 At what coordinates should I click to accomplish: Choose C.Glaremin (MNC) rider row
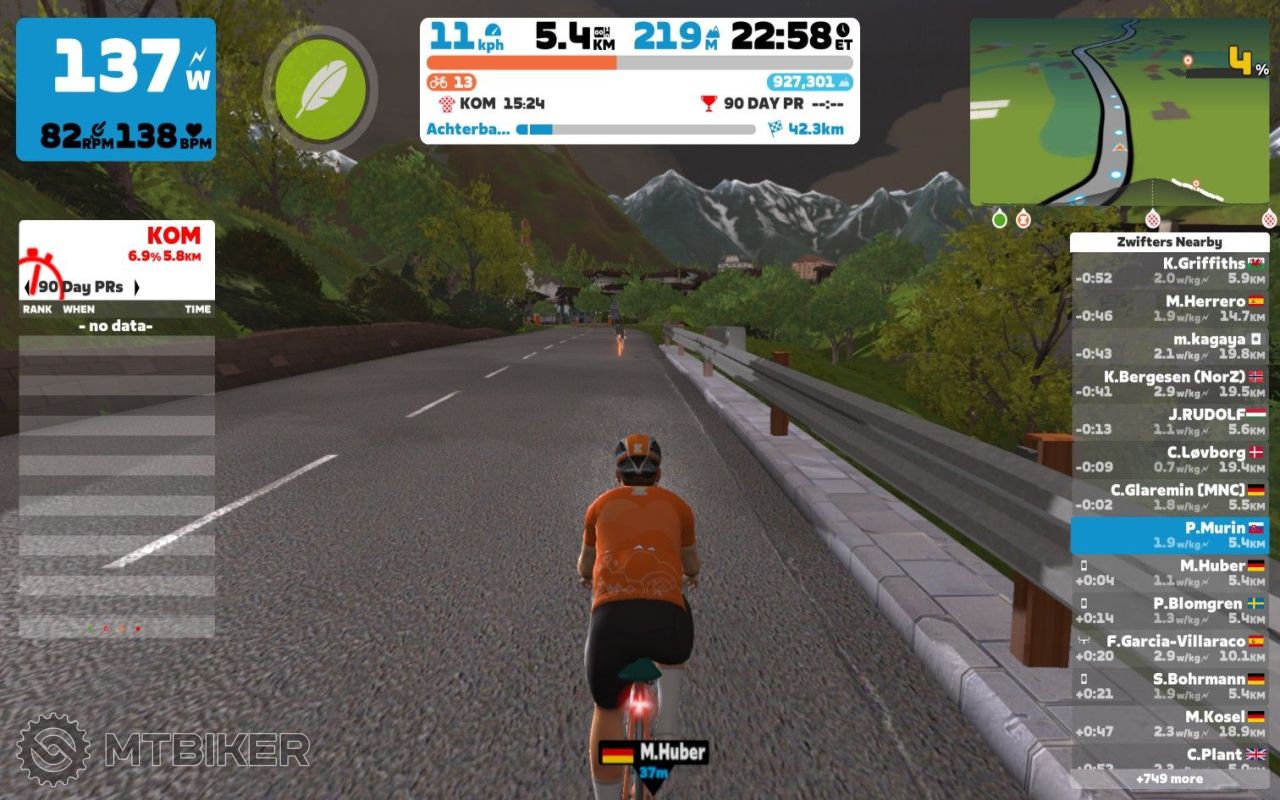1169,497
